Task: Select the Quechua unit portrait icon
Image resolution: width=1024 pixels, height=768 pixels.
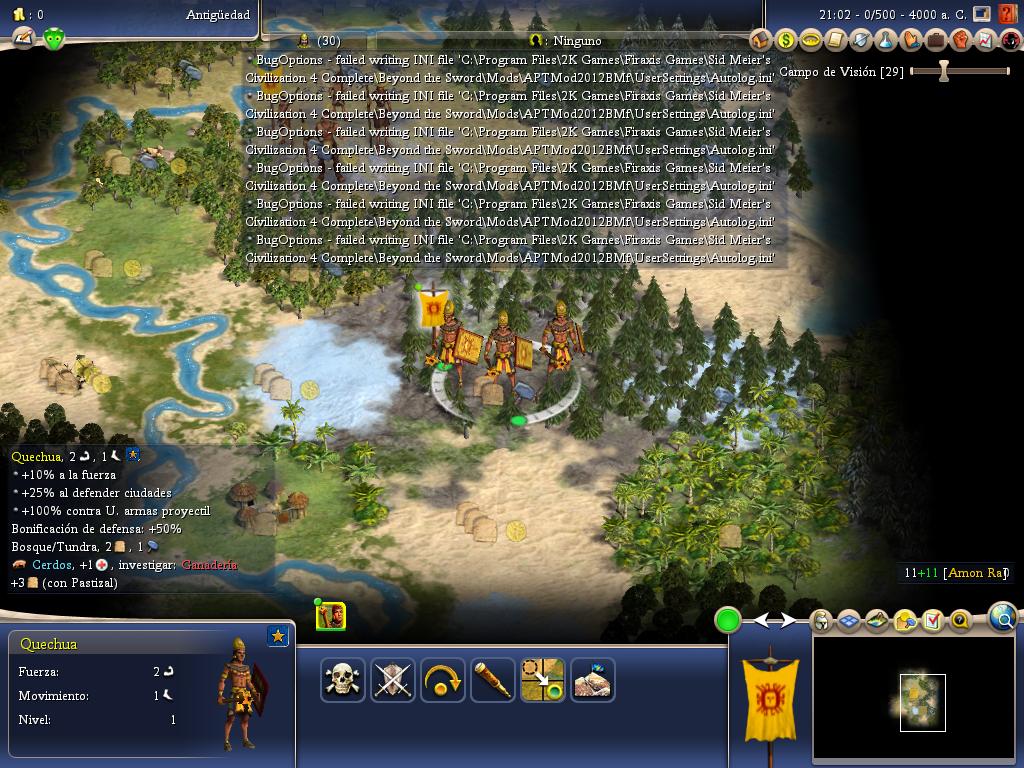Action: pyautogui.click(x=331, y=616)
